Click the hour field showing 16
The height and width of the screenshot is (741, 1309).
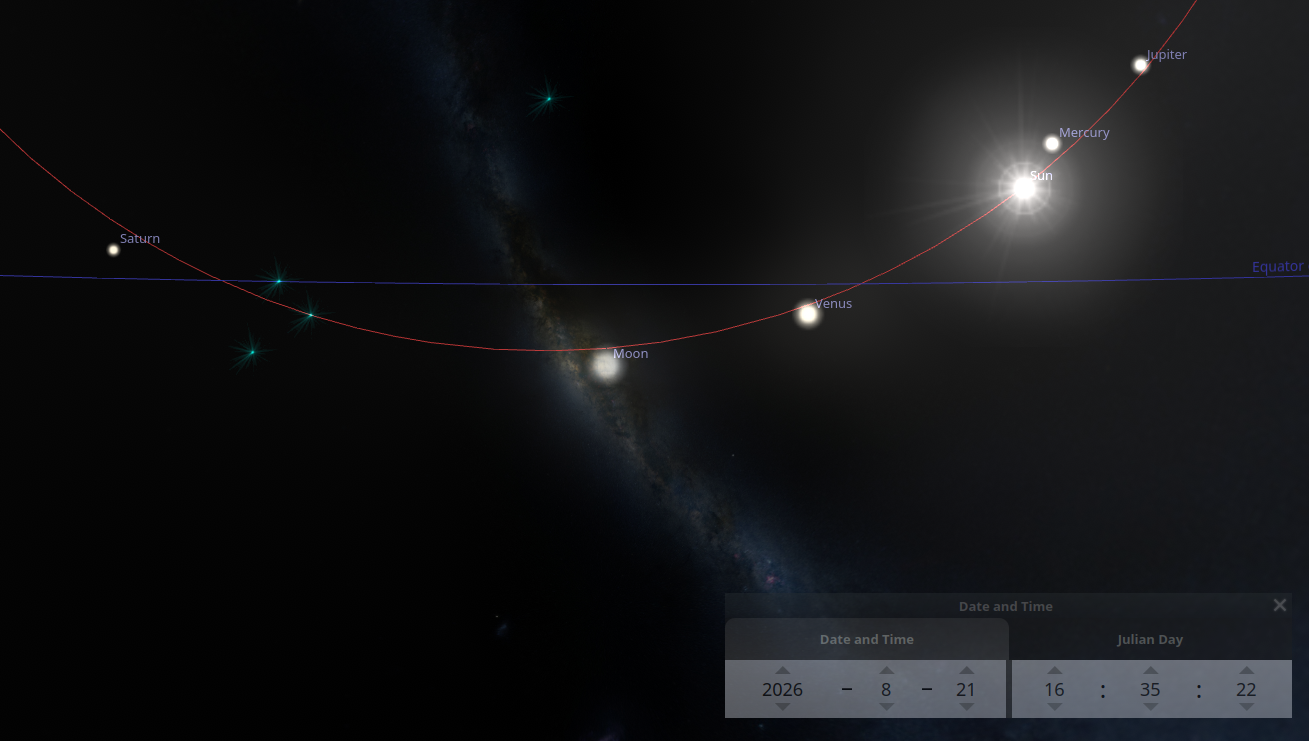point(1055,689)
